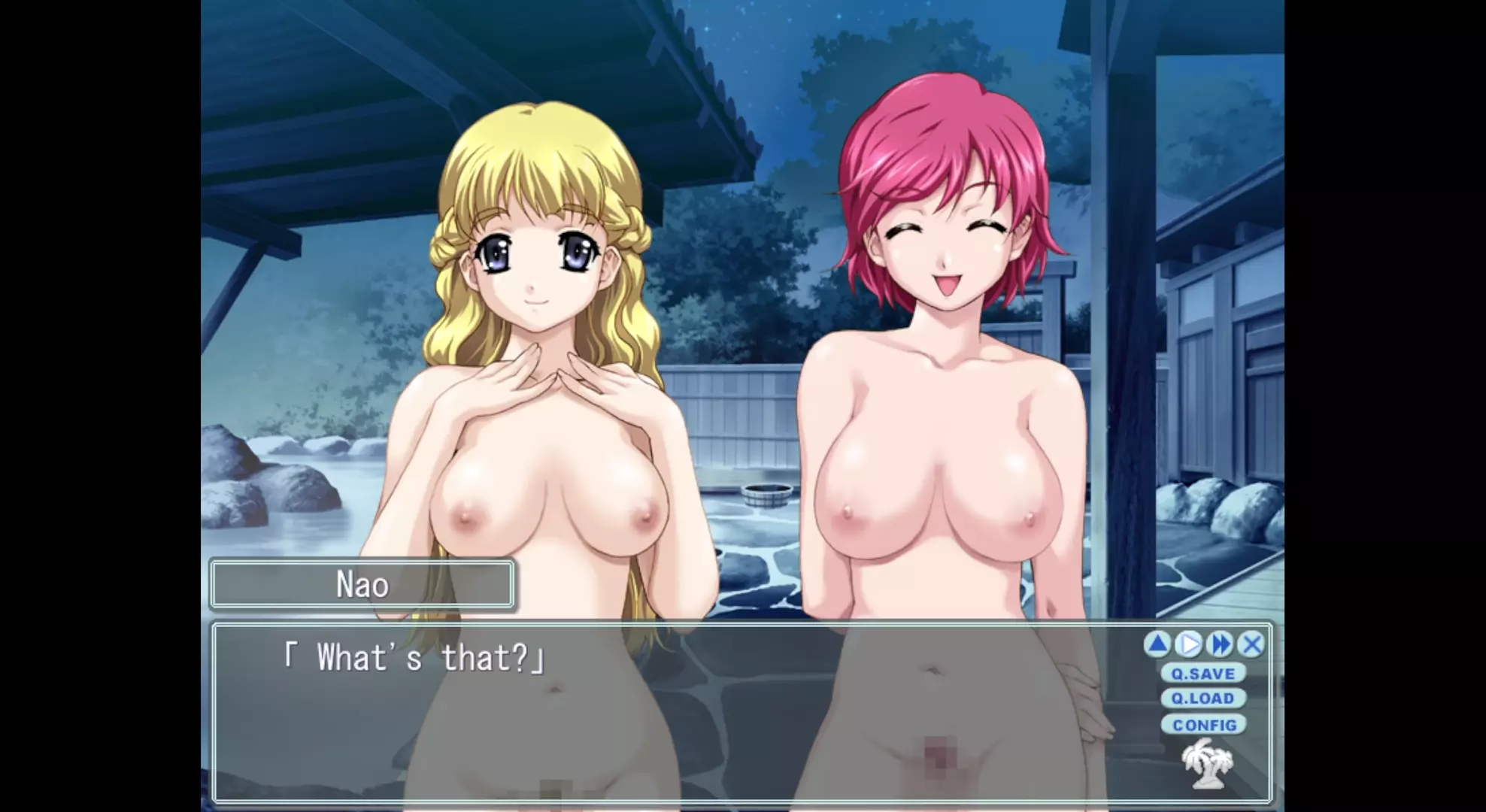1486x812 pixels.
Task: Activate the double-arrow skip button
Action: pos(1221,644)
